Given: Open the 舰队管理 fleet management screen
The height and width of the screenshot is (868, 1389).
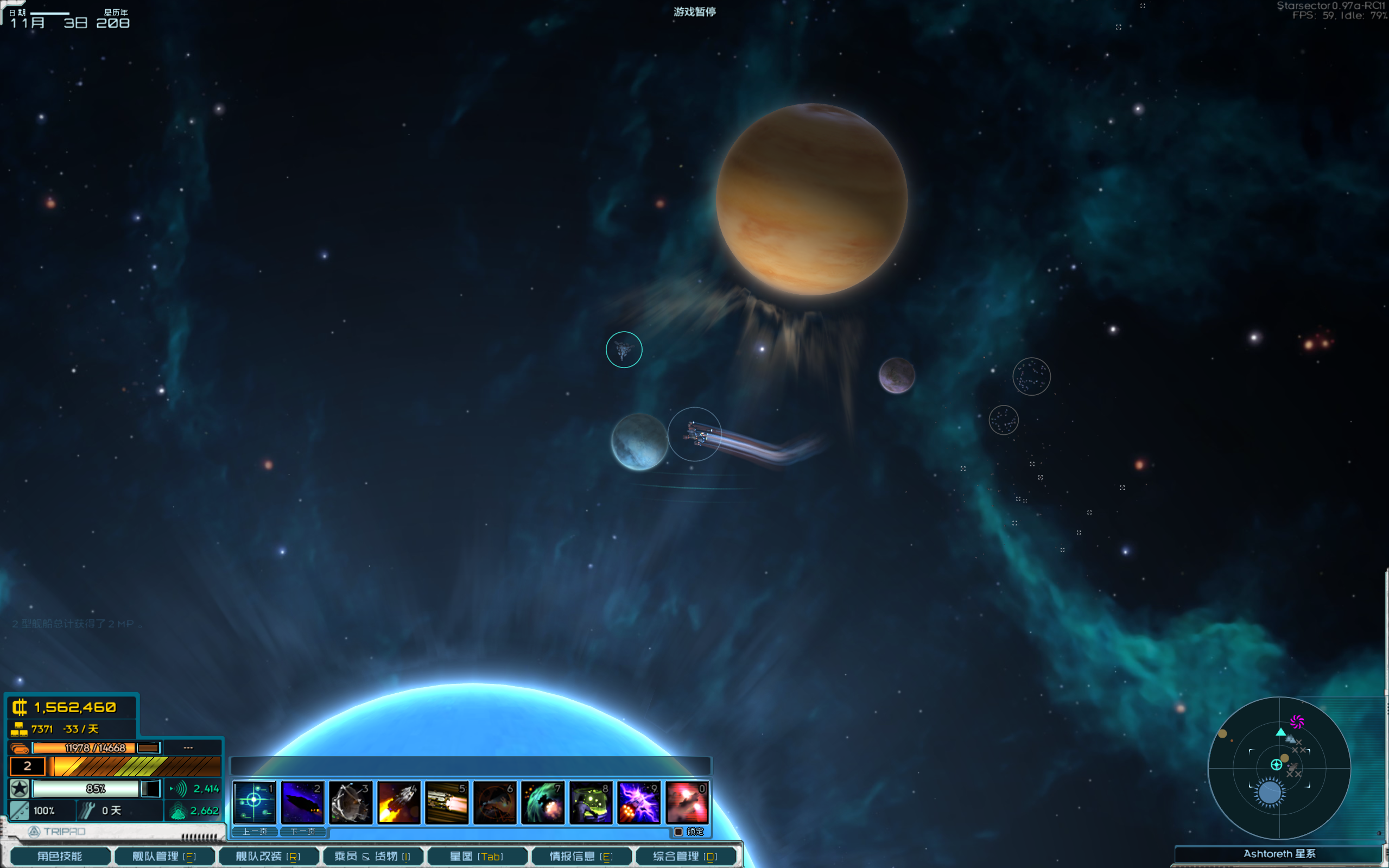Looking at the screenshot, I should [x=164, y=856].
